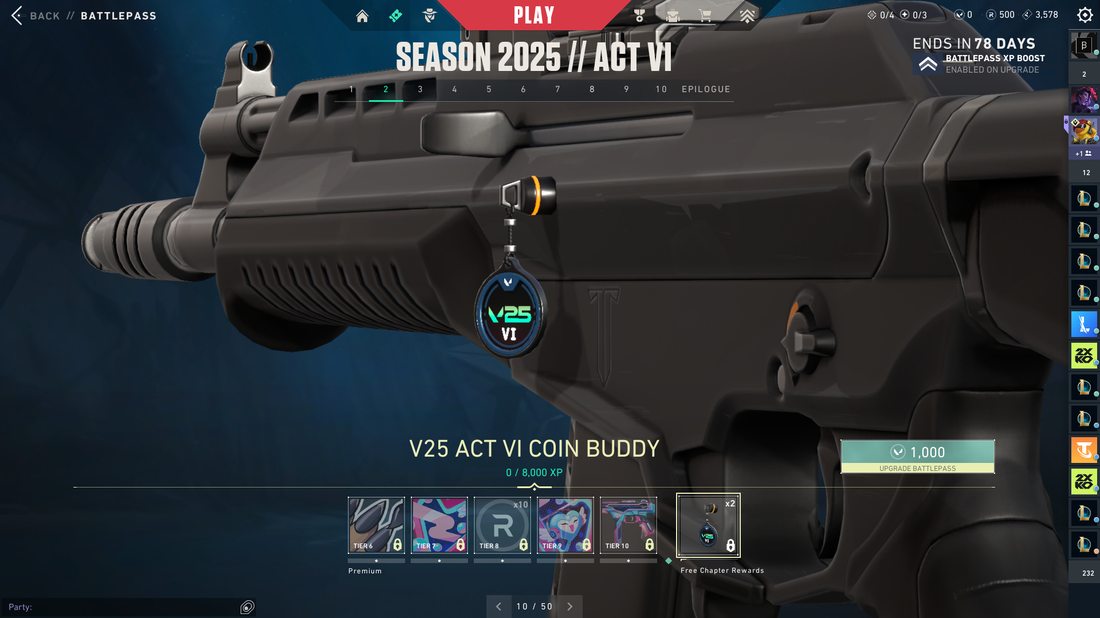Select the free chapter coin buddy reward
This screenshot has width=1100, height=618.
708,525
